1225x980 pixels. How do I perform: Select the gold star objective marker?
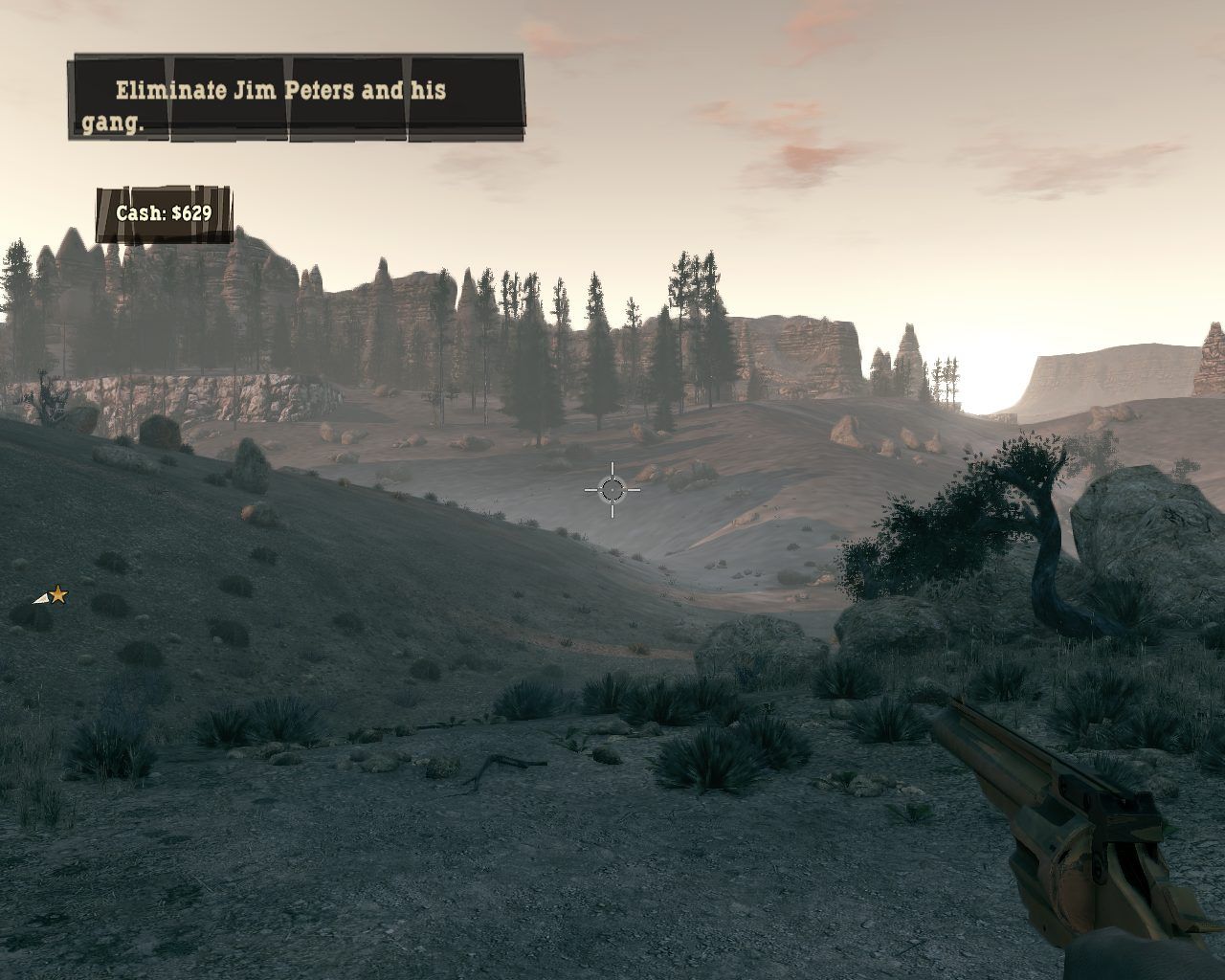pos(57,596)
